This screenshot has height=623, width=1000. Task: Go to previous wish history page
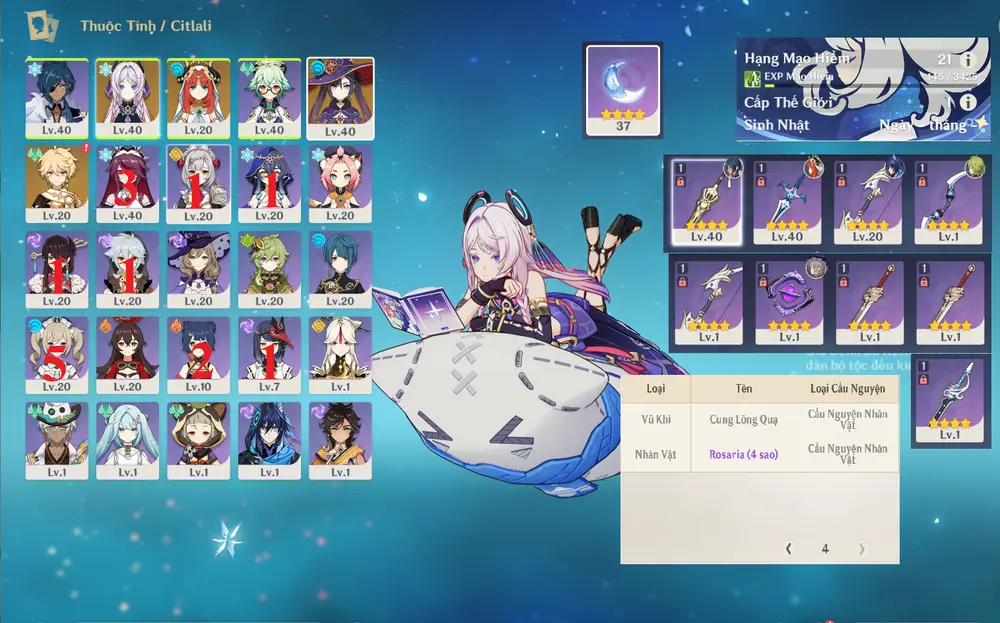[789, 548]
